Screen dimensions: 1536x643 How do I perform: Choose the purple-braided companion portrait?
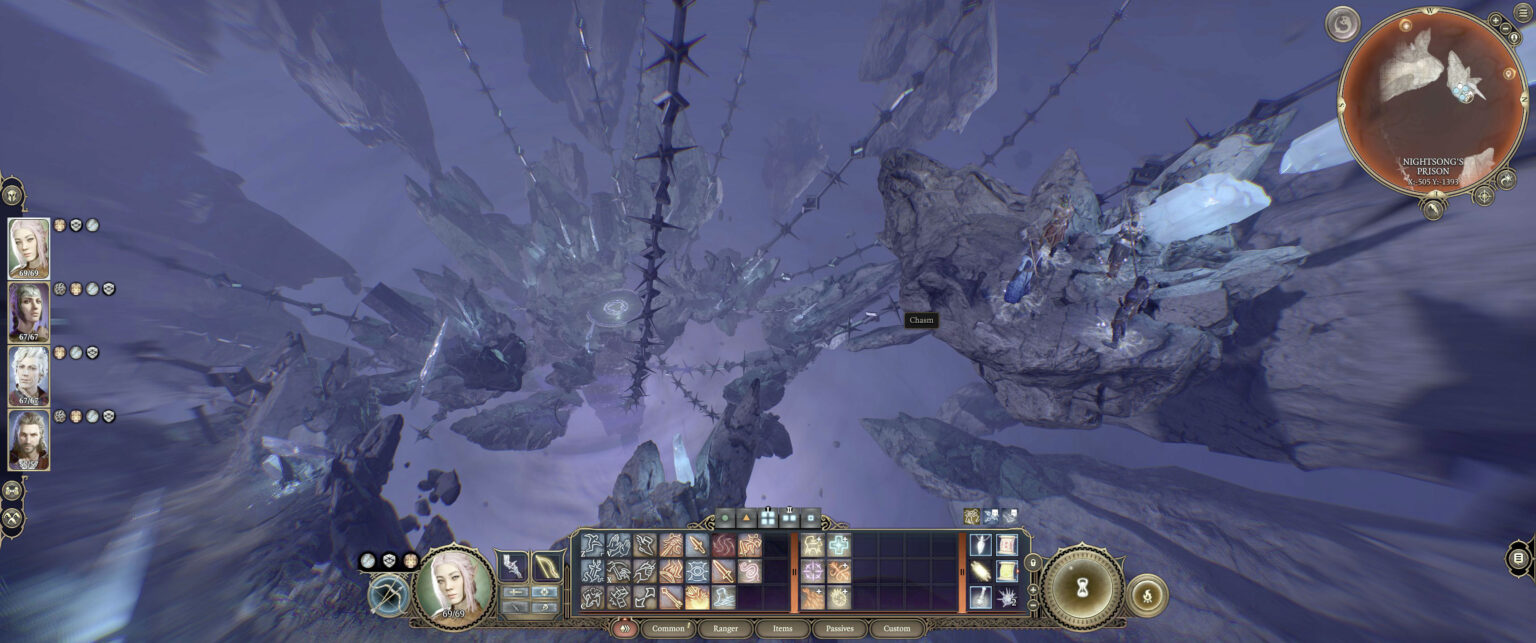pos(29,311)
